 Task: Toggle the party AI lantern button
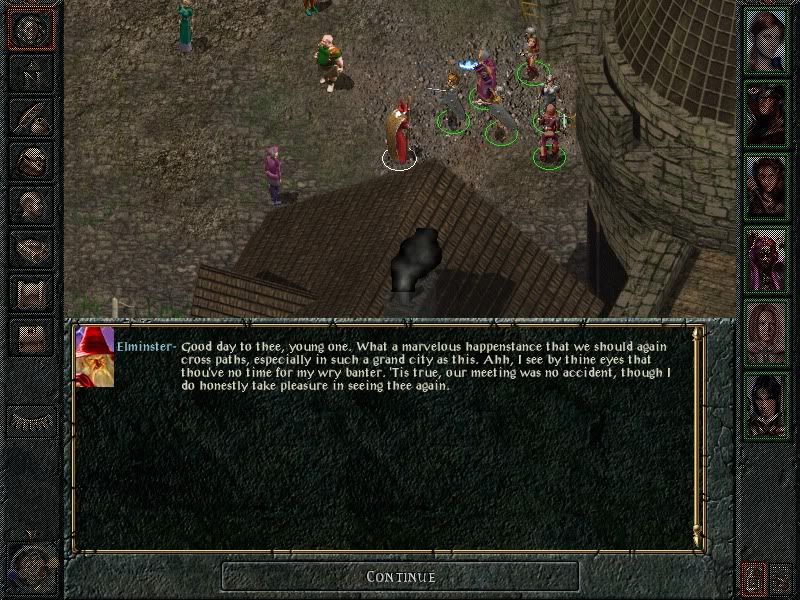(754, 576)
